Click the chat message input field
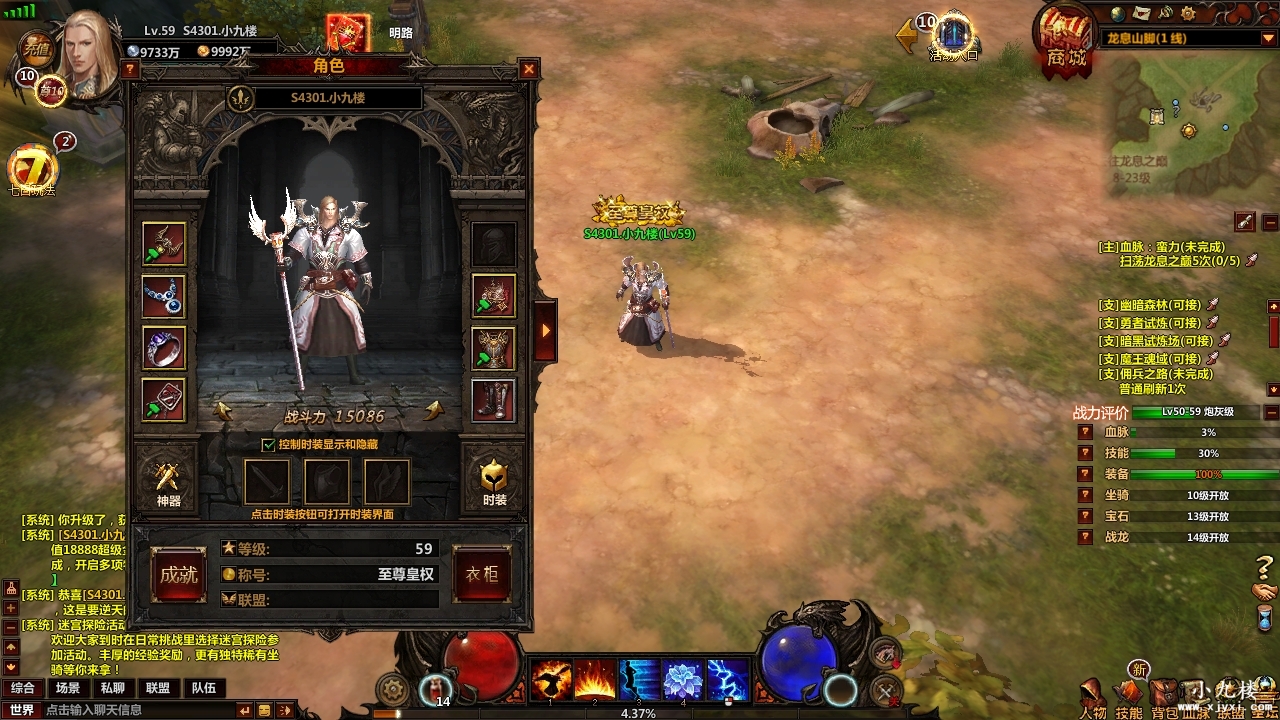The height and width of the screenshot is (720, 1280). (x=140, y=710)
